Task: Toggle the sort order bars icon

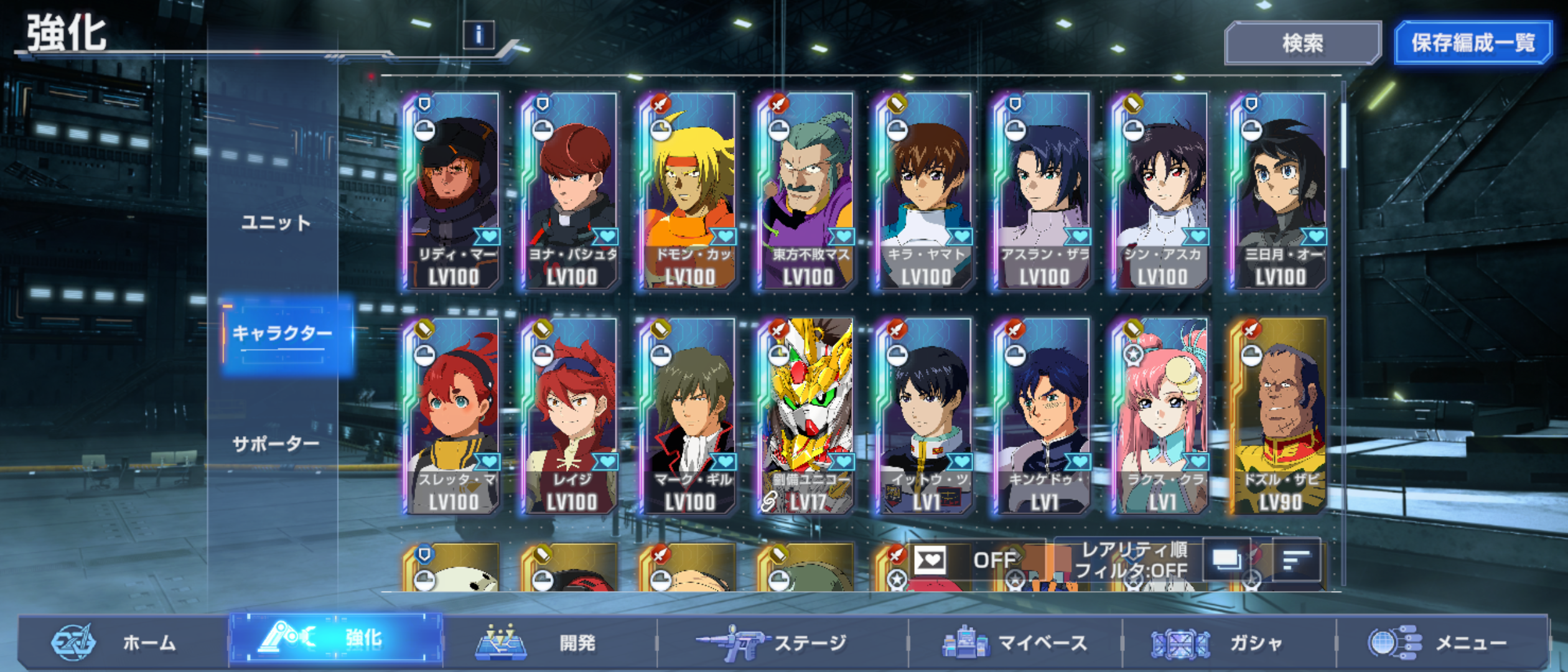Action: 1296,560
